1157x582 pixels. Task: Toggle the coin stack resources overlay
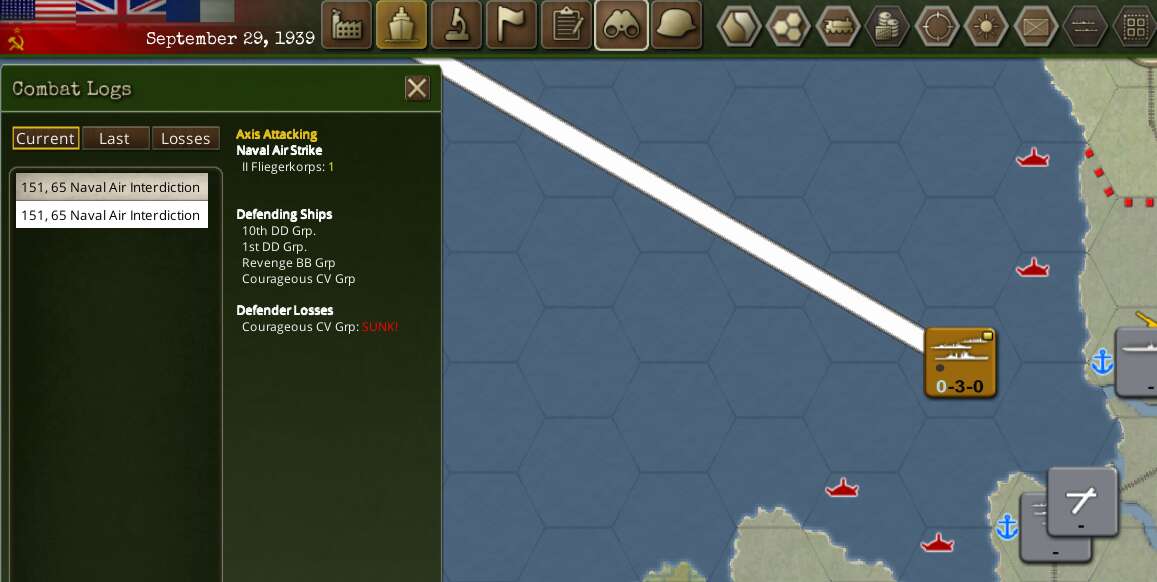[x=887, y=26]
